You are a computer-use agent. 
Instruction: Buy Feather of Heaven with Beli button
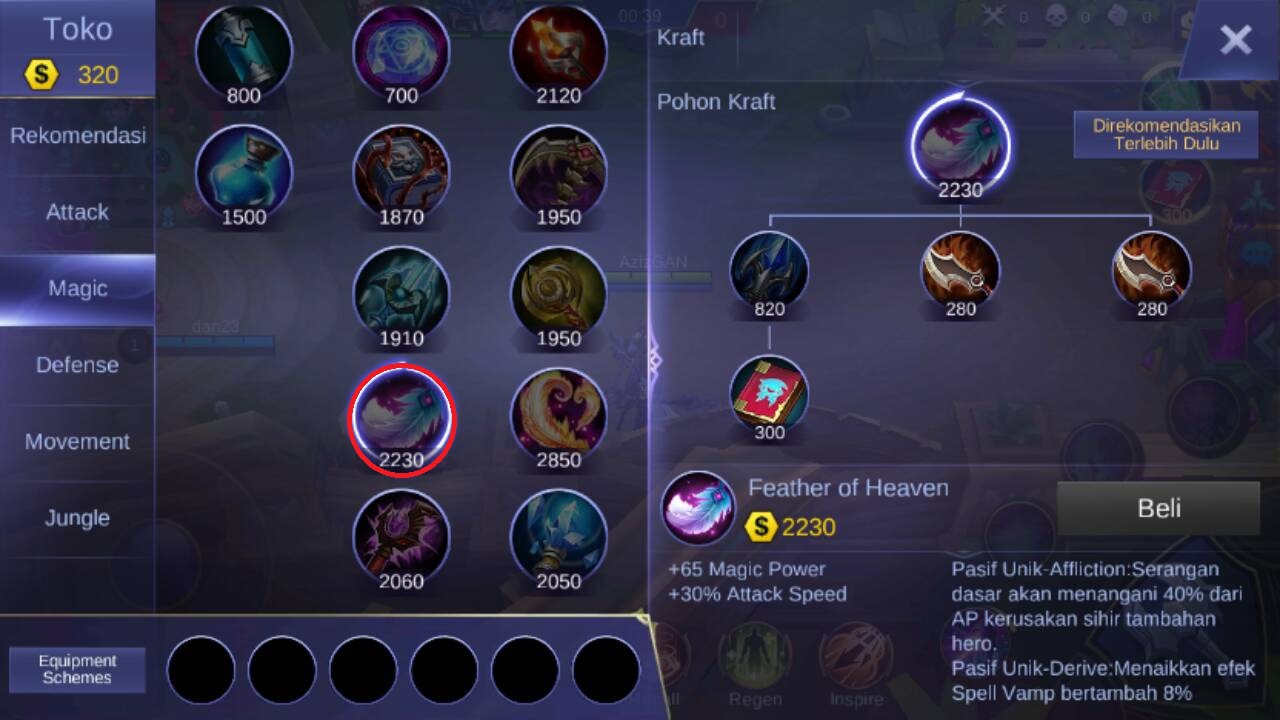click(1158, 508)
